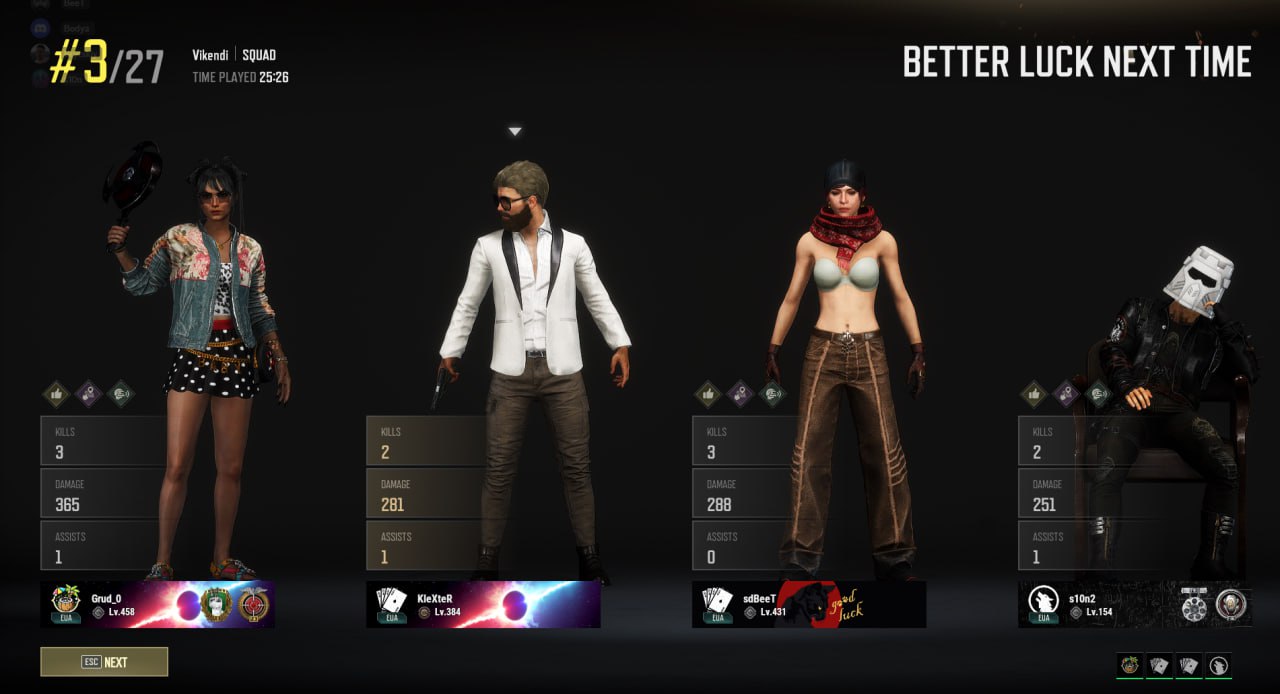Screen dimensions: 1280x694
Task: Select the purple map-pin commend icon for s10n2
Action: tap(1066, 394)
